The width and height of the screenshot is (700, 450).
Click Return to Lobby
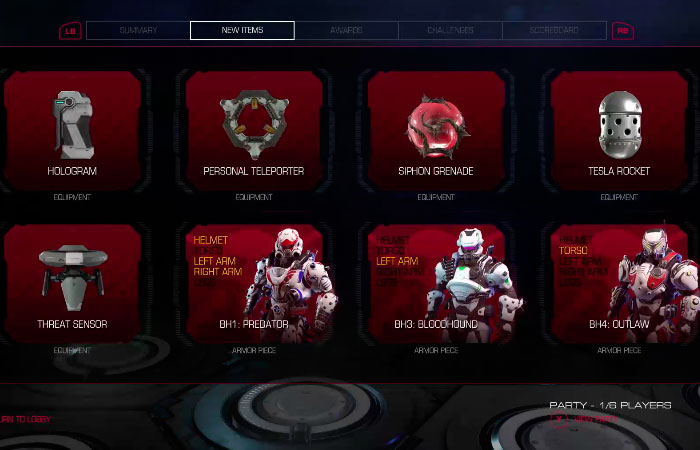pos(25,419)
